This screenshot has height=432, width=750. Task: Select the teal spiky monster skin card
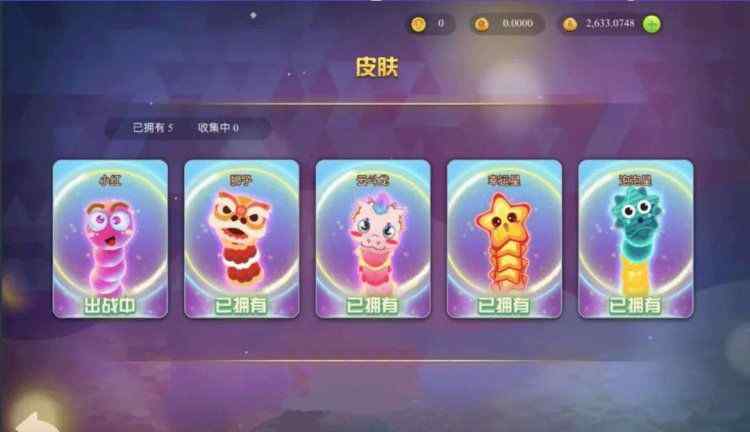pos(636,239)
